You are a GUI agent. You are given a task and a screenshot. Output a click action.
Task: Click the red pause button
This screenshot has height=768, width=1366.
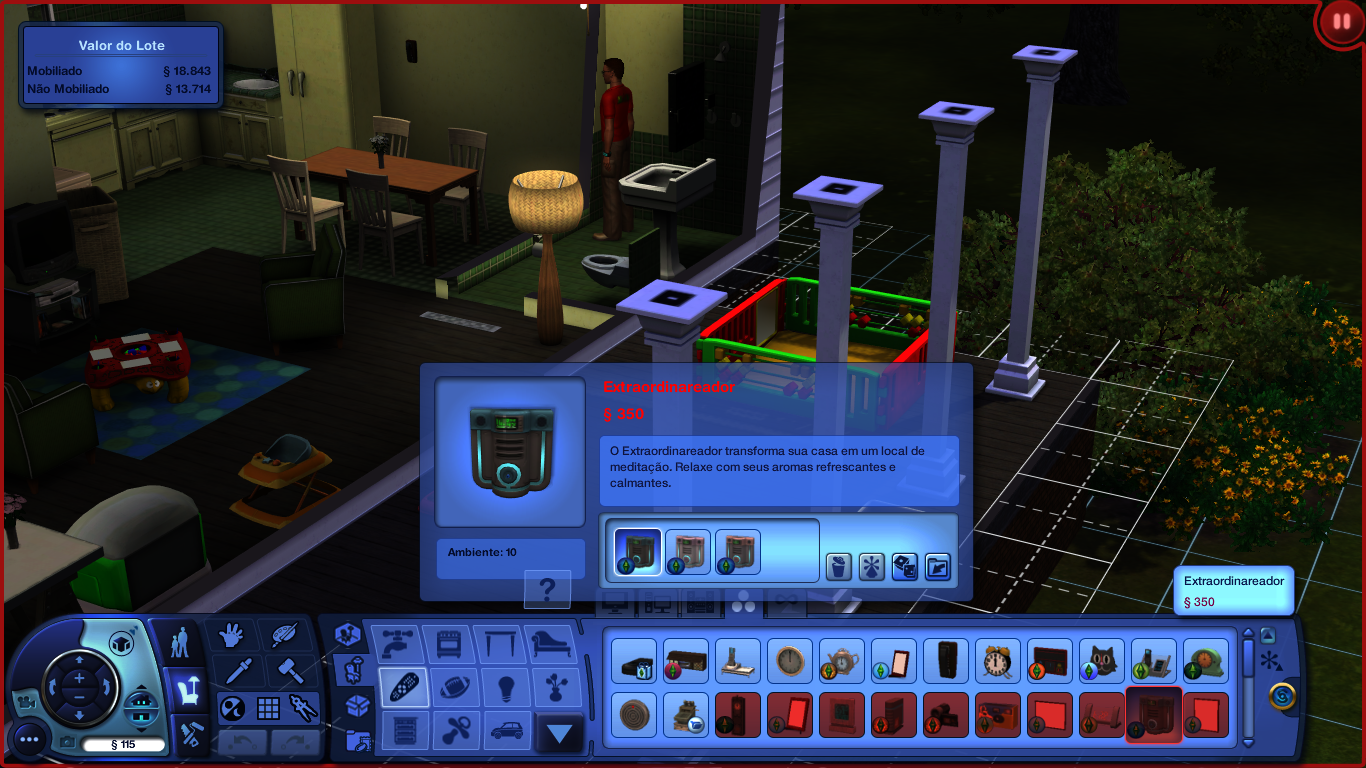(x=1340, y=22)
